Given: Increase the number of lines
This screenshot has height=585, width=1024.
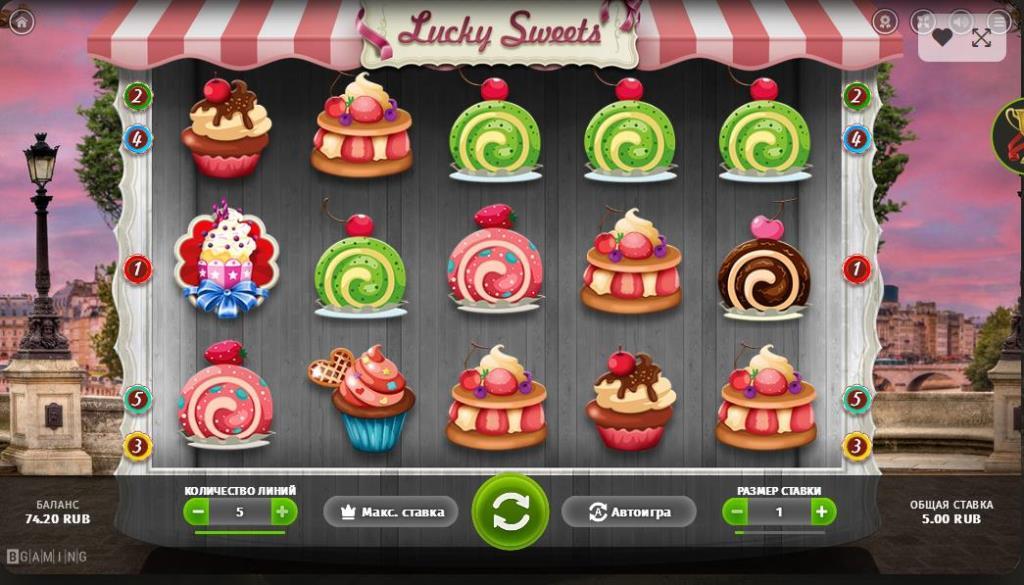Looking at the screenshot, I should (x=283, y=512).
